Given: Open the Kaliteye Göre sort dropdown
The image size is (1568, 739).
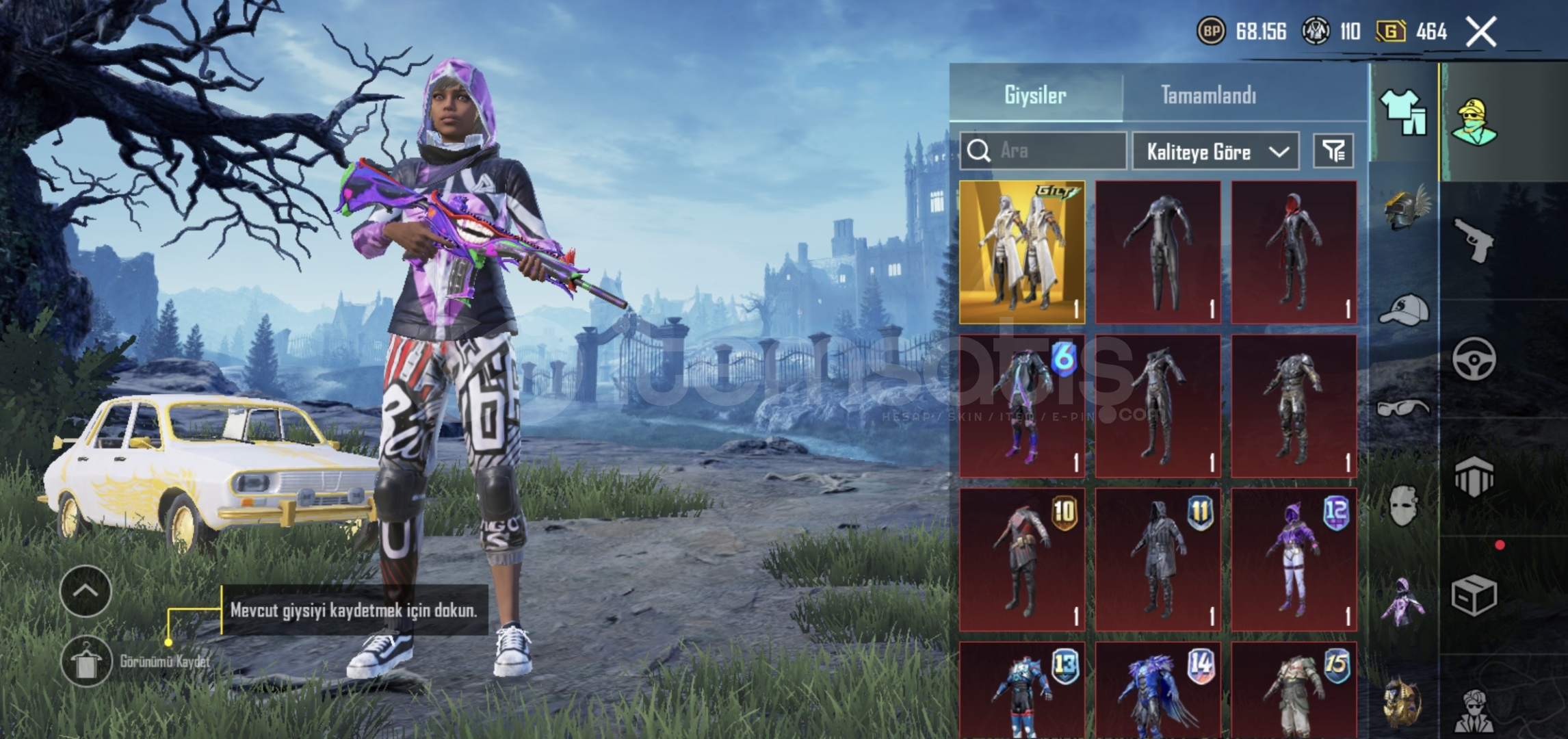Looking at the screenshot, I should point(1216,151).
